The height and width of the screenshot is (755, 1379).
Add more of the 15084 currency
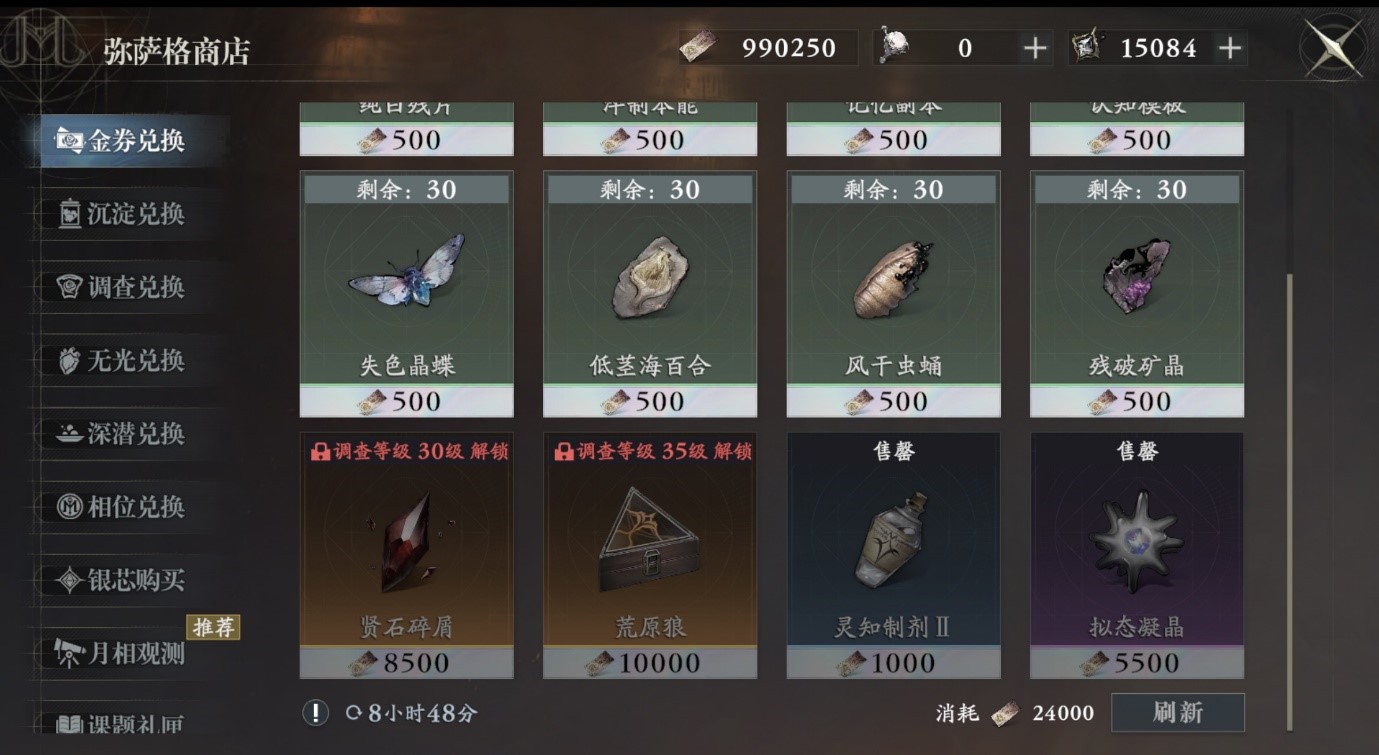point(1232,45)
